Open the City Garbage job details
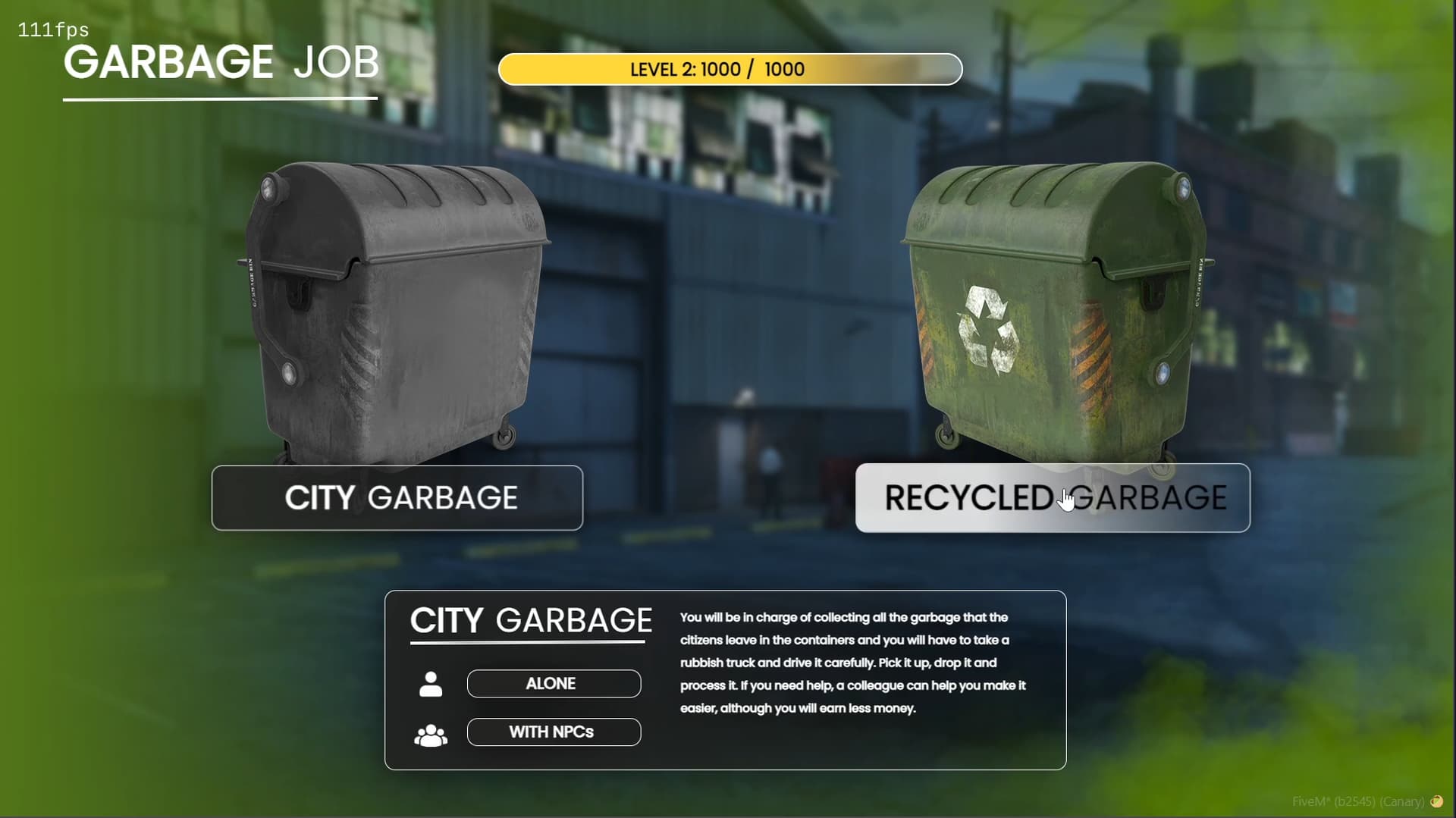1456x818 pixels. coord(397,498)
